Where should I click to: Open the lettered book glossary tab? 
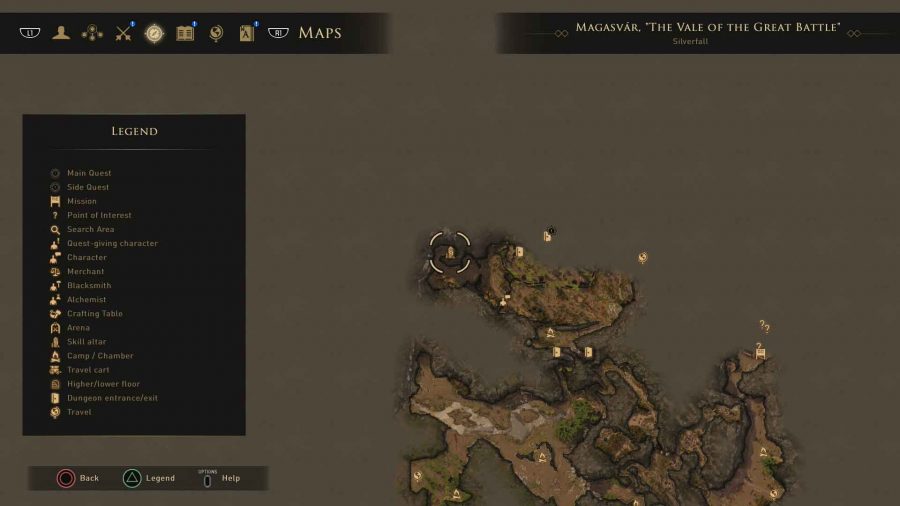tap(247, 33)
